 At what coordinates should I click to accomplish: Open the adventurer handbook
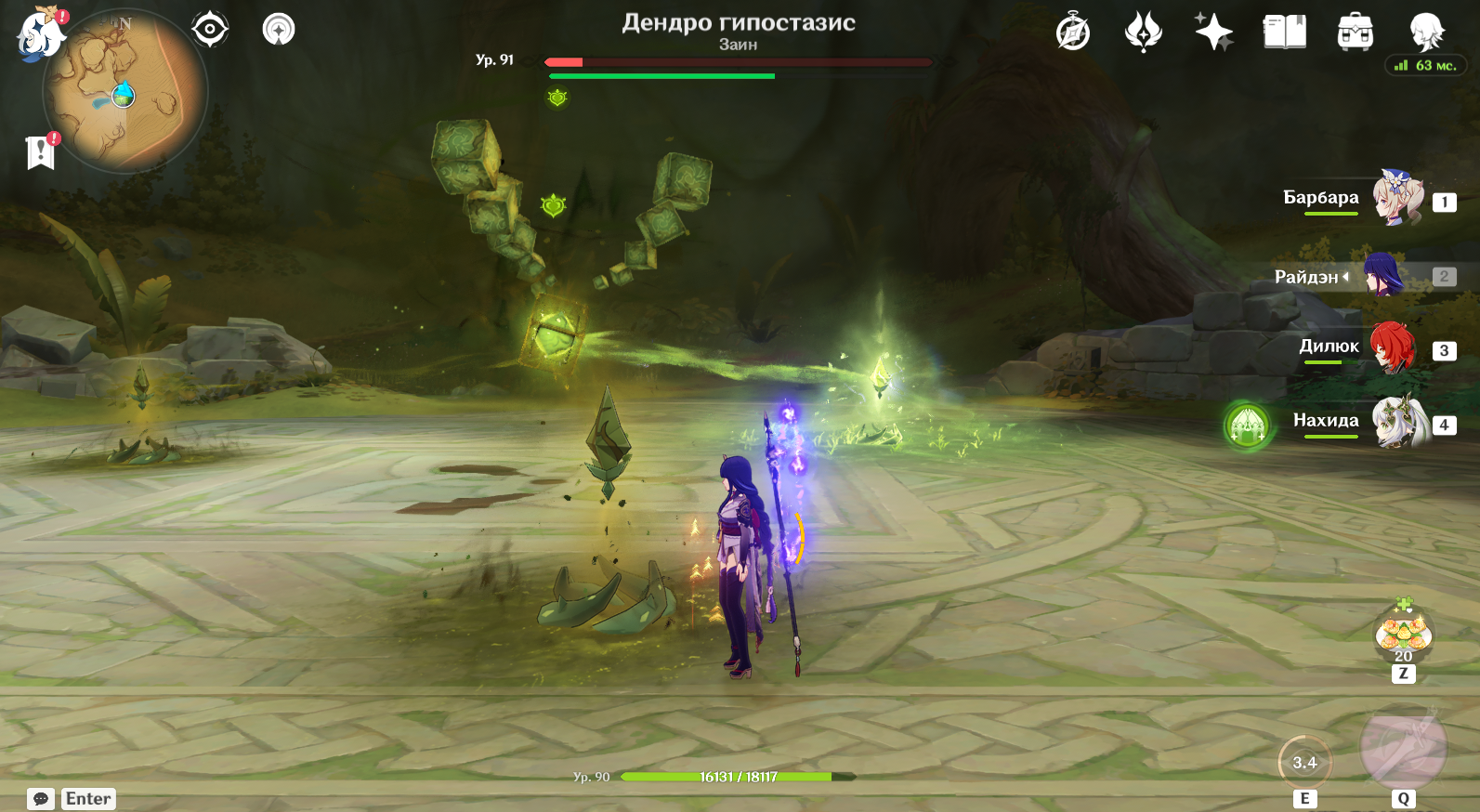pyautogui.click(x=1284, y=33)
